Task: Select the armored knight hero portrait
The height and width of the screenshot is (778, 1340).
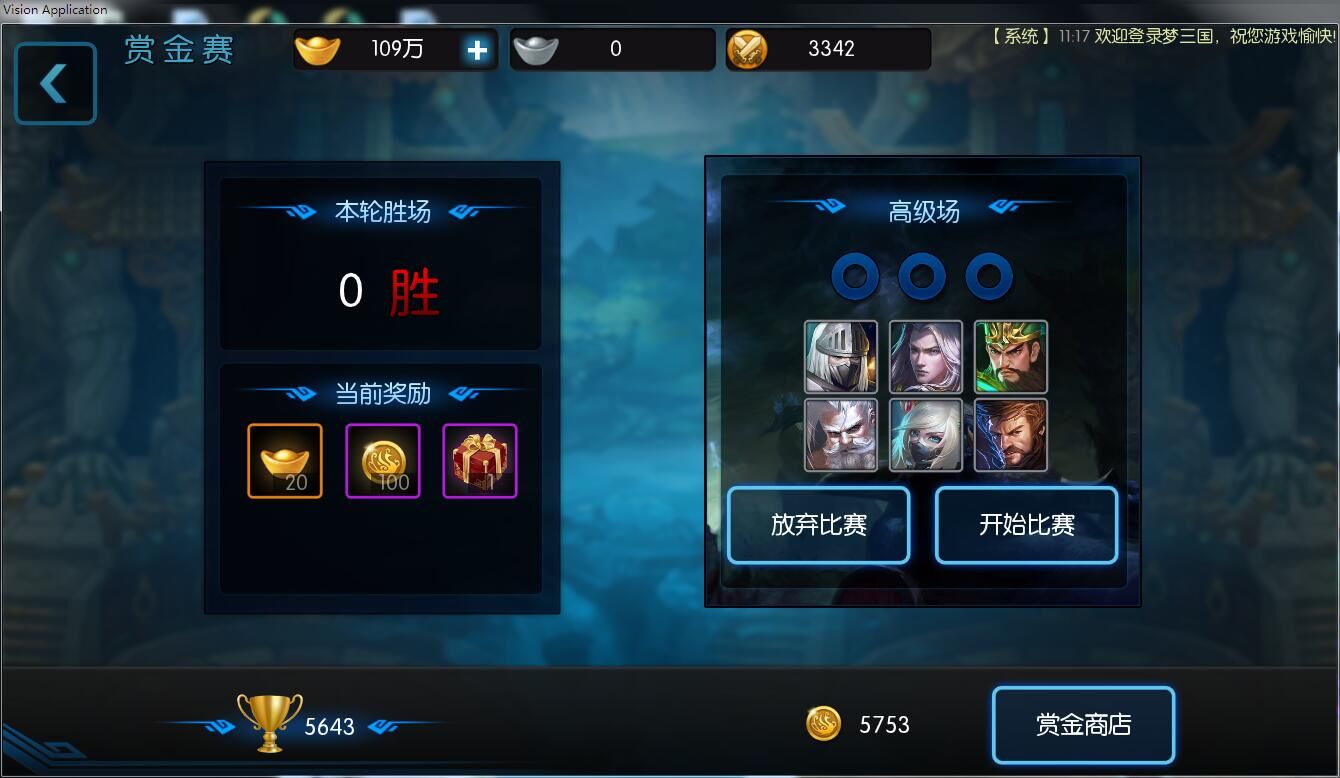Action: [x=840, y=358]
